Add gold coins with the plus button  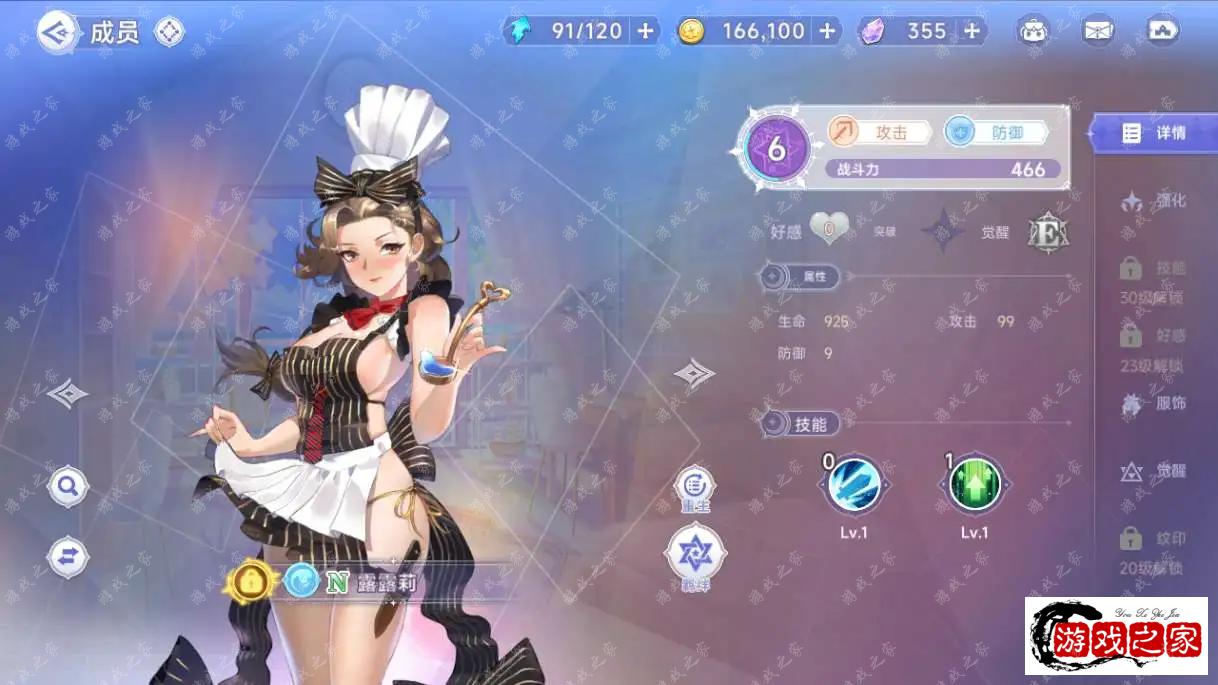tap(827, 31)
